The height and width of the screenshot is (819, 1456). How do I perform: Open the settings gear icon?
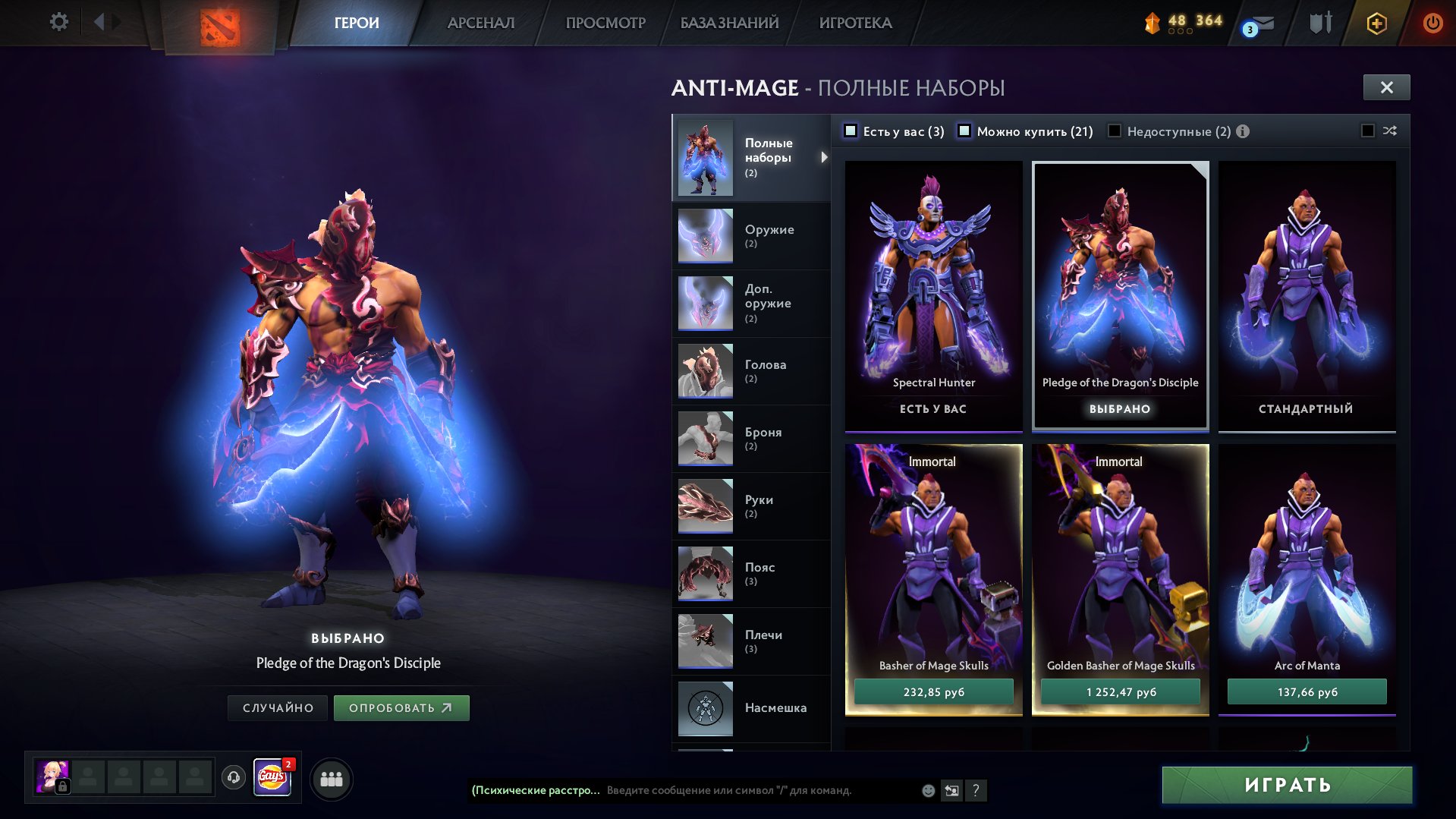click(58, 22)
